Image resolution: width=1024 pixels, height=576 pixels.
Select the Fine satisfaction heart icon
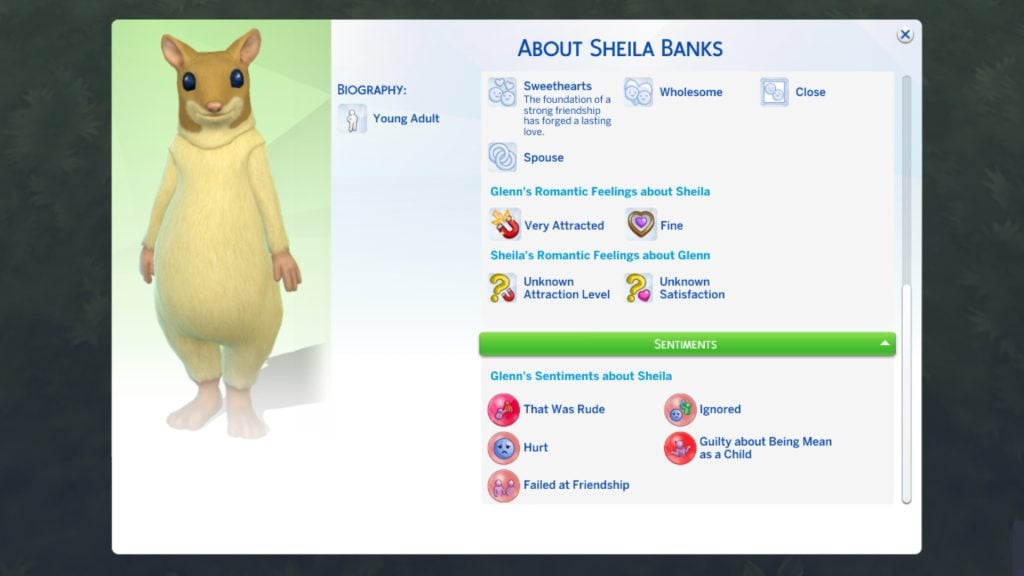tap(641, 225)
